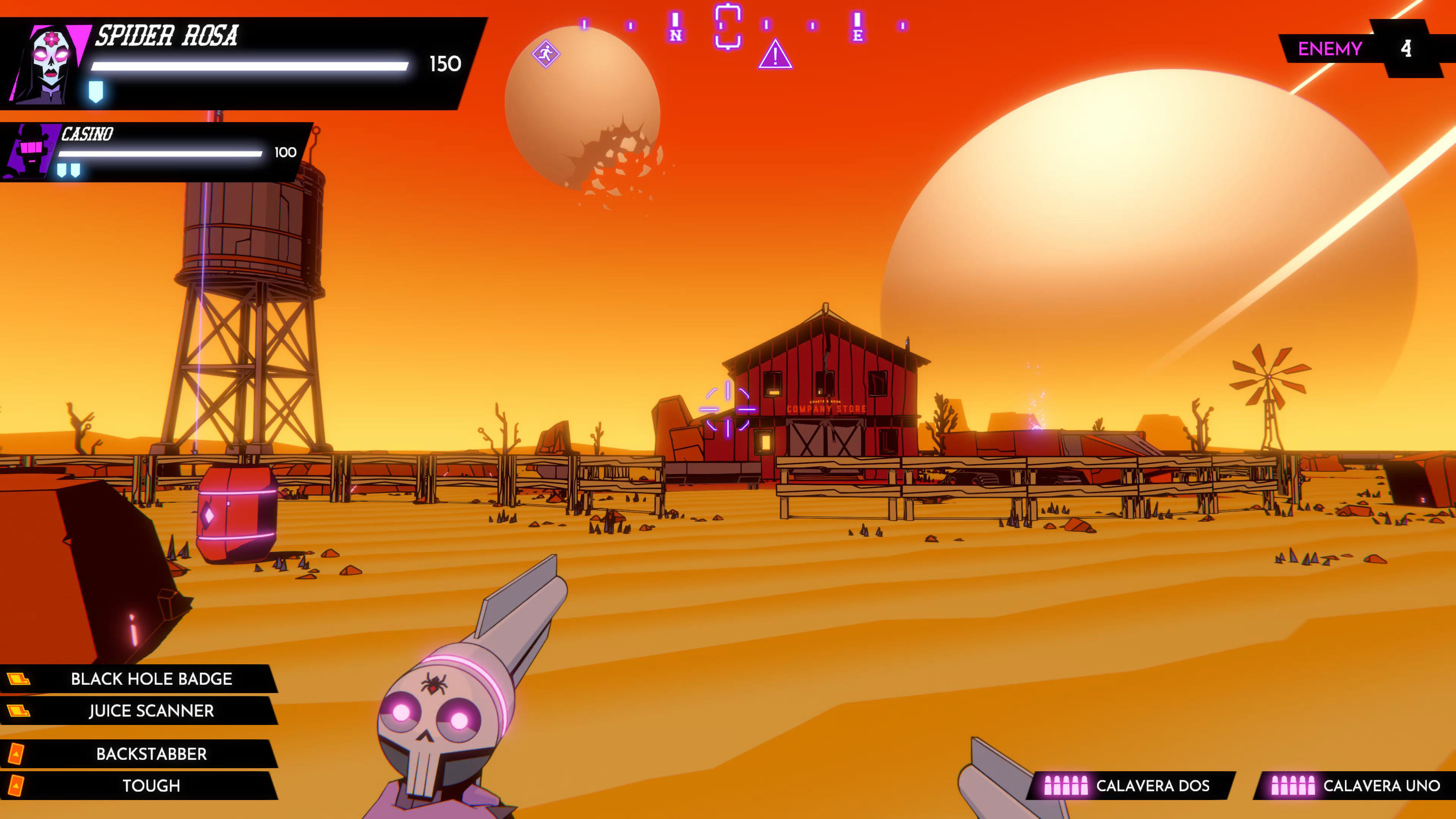Switch to the Calavera Dos weapon
This screenshot has width=1456, height=819.
(x=1130, y=786)
